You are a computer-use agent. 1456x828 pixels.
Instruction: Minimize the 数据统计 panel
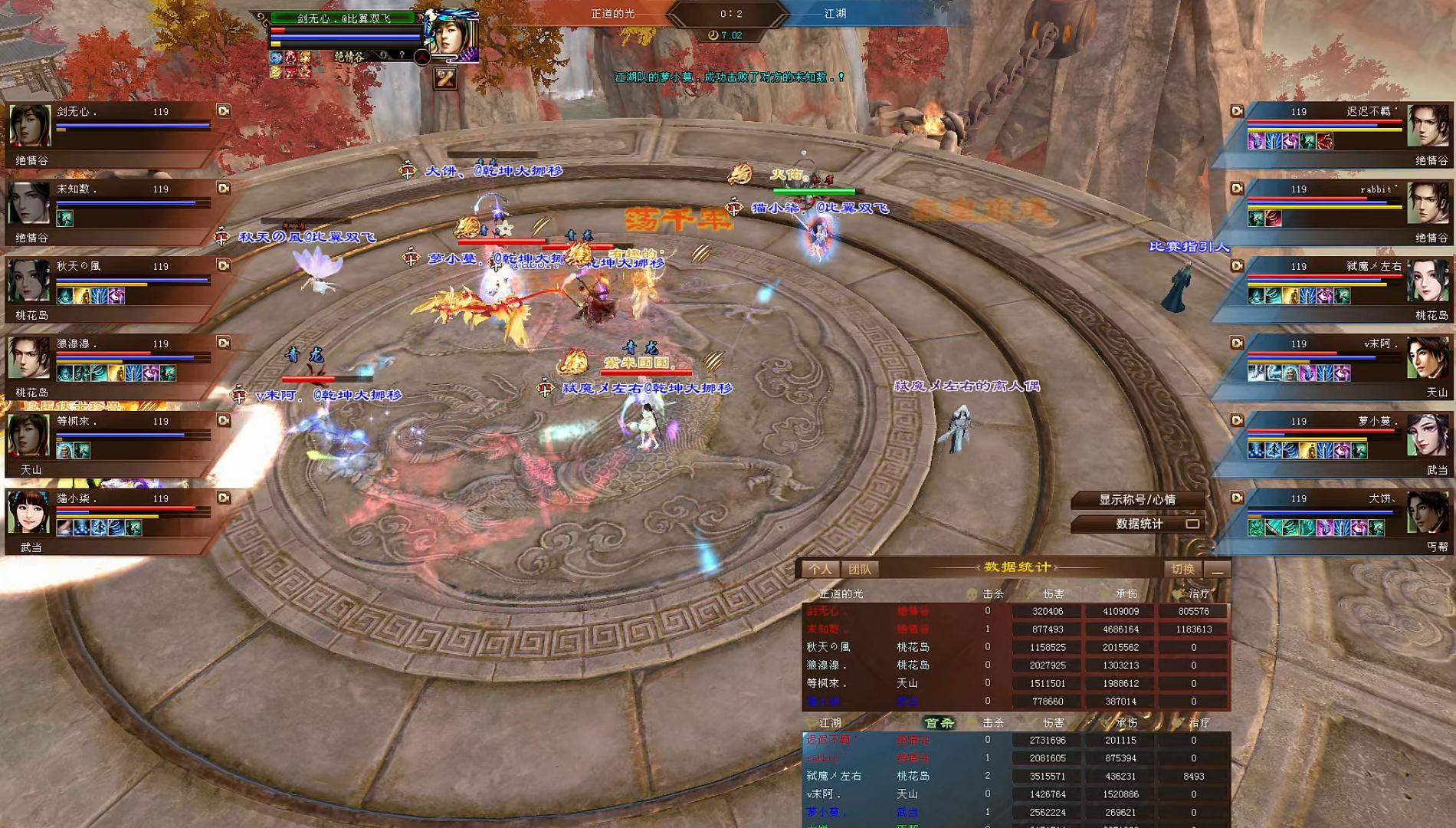(x=1217, y=570)
